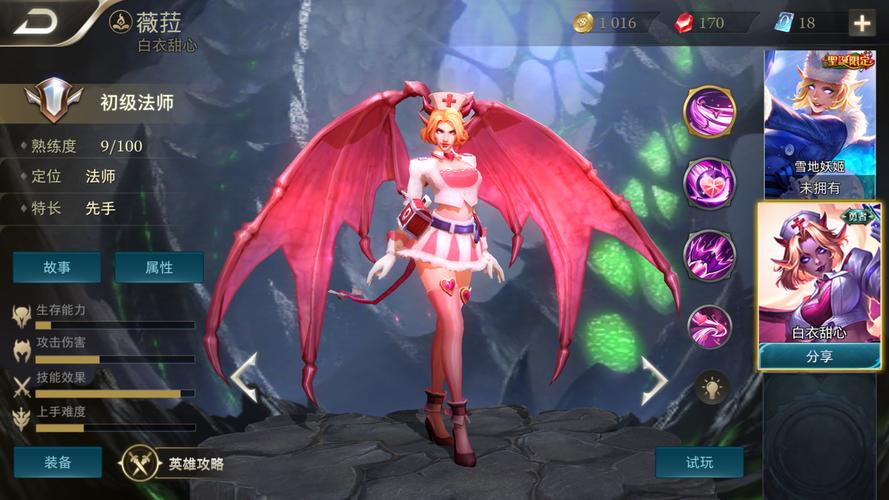
Task: Select the 雪地妖姬 skin thumbnail
Action: click(820, 123)
